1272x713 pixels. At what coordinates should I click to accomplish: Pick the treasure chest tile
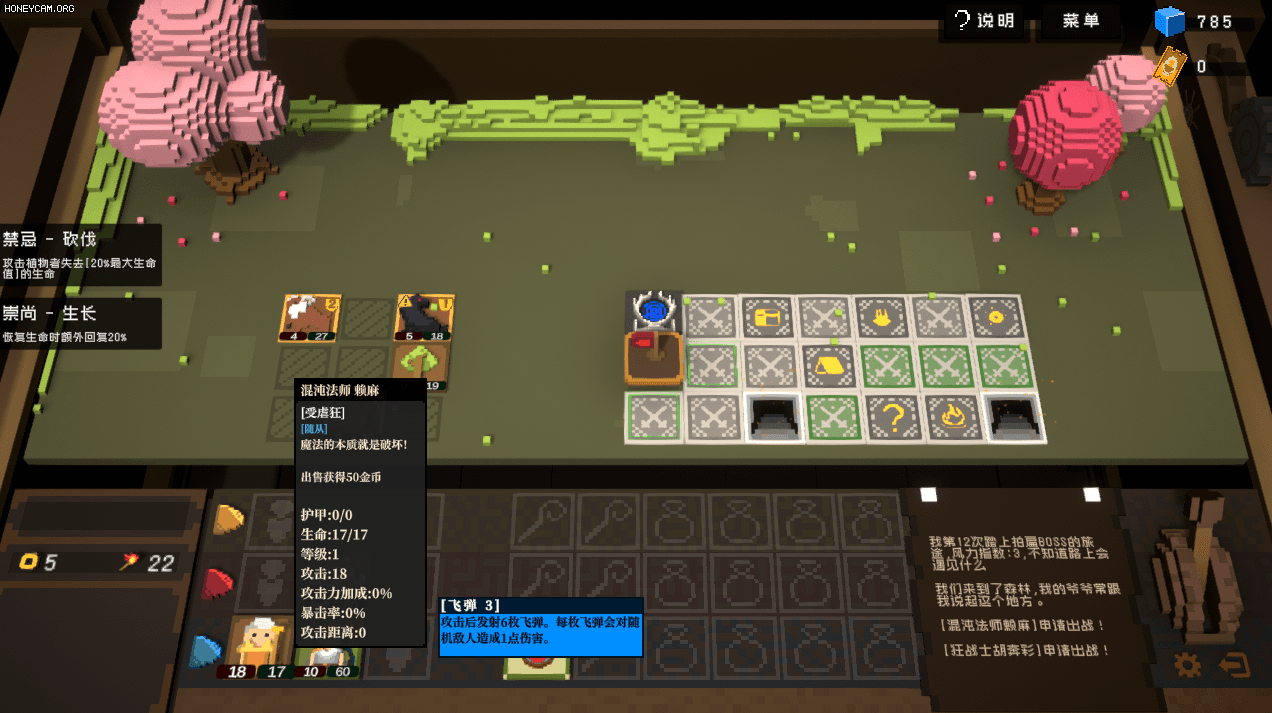768,317
